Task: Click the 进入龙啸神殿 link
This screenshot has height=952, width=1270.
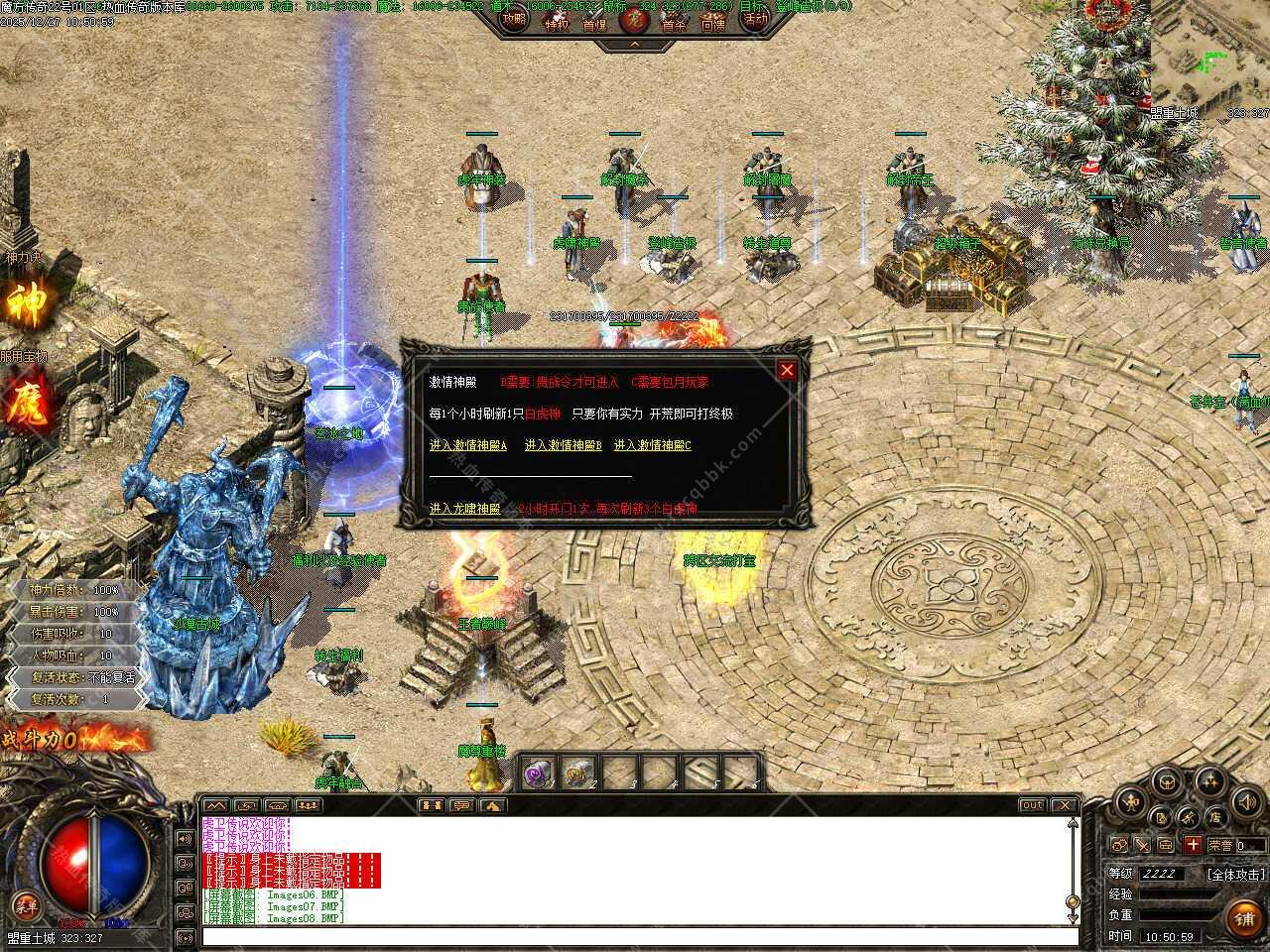Action: click(465, 509)
